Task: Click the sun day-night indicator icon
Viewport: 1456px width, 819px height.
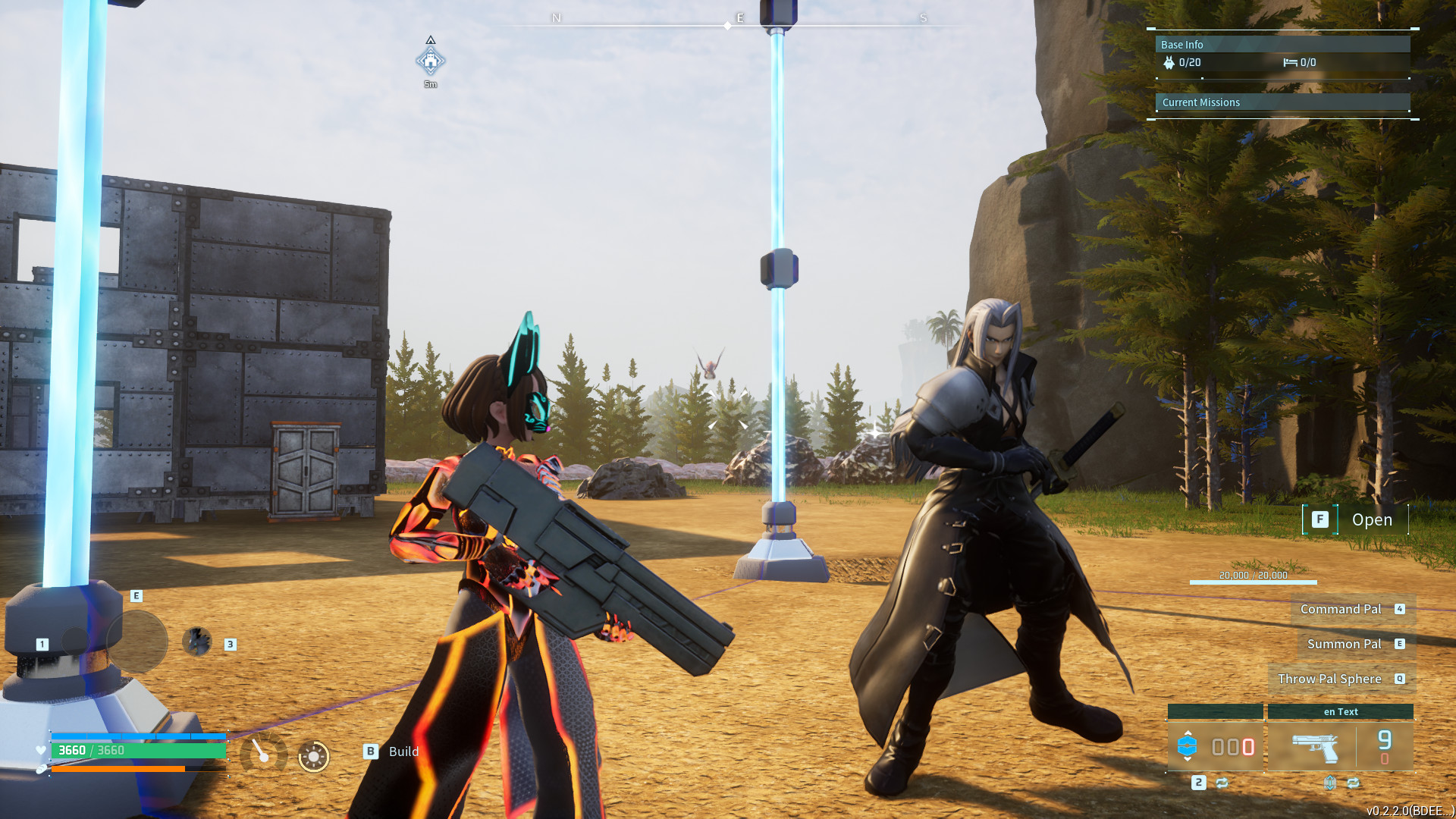Action: point(312,756)
